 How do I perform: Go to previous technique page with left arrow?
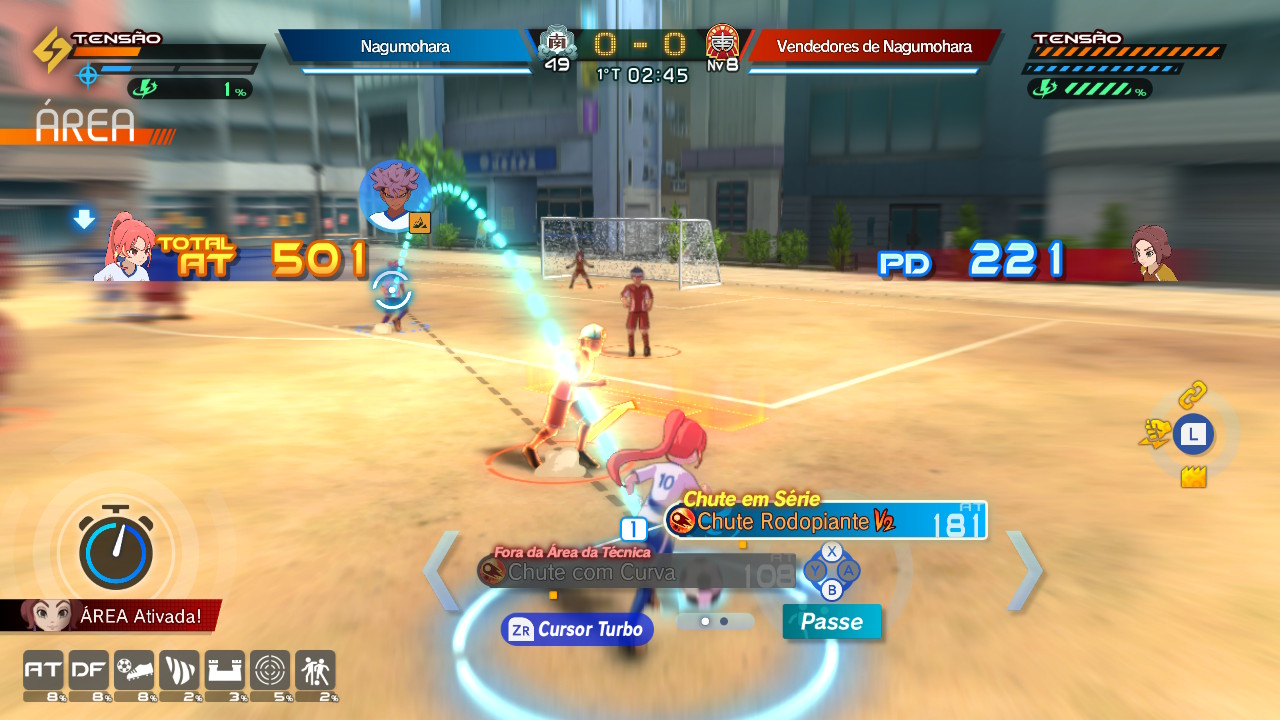coord(442,571)
